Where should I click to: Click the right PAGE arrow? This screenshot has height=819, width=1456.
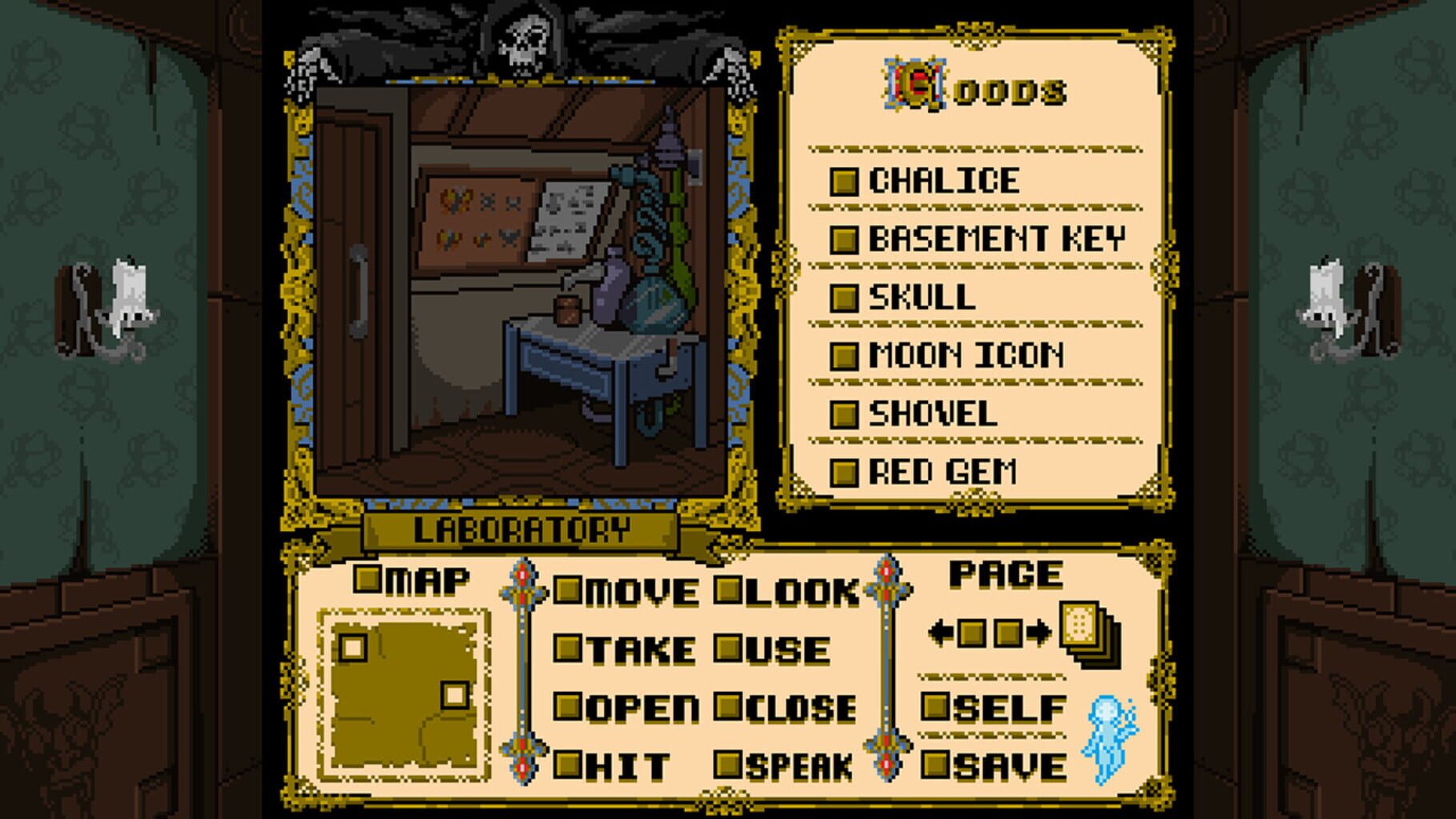click(x=1038, y=631)
